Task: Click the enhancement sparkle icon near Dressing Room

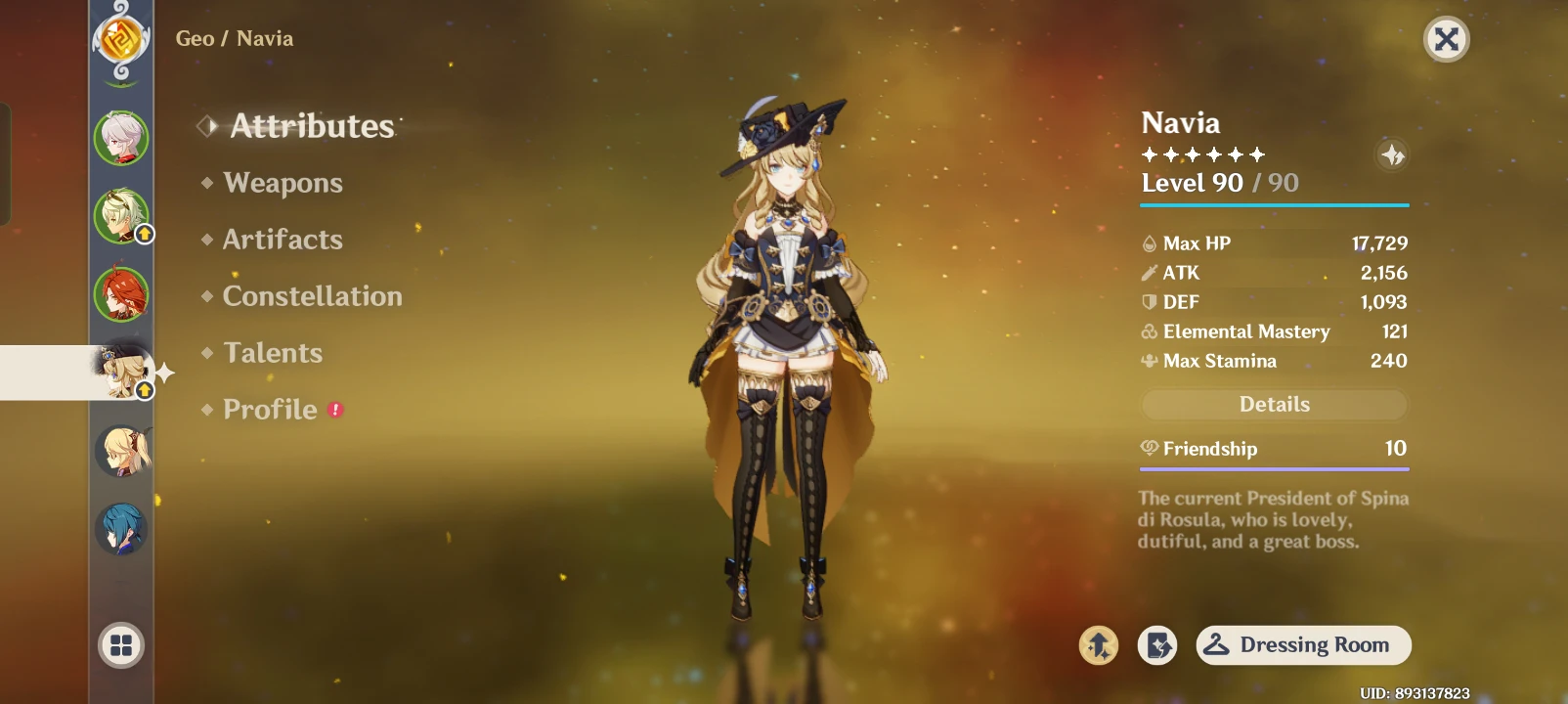Action: (1099, 645)
